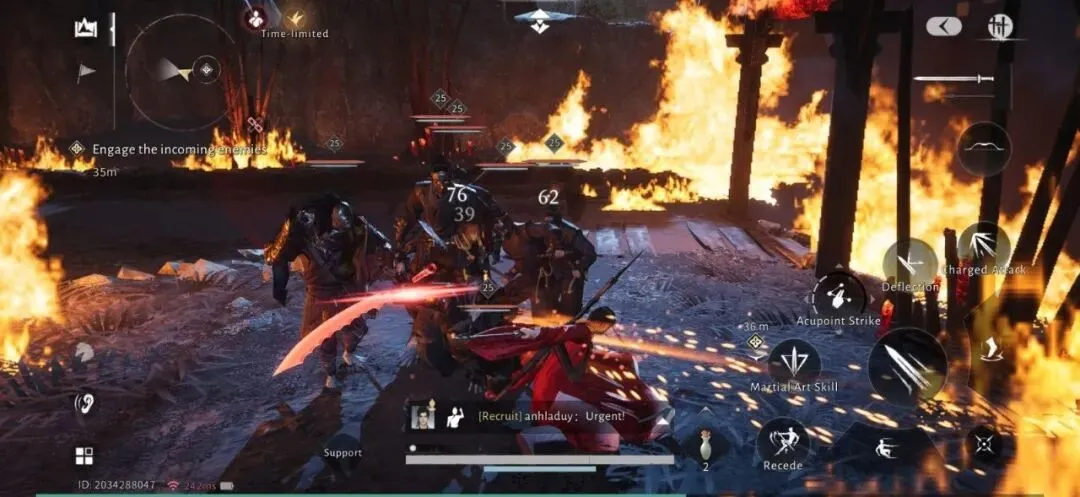Tap the Recede dodge button

[x=783, y=441]
